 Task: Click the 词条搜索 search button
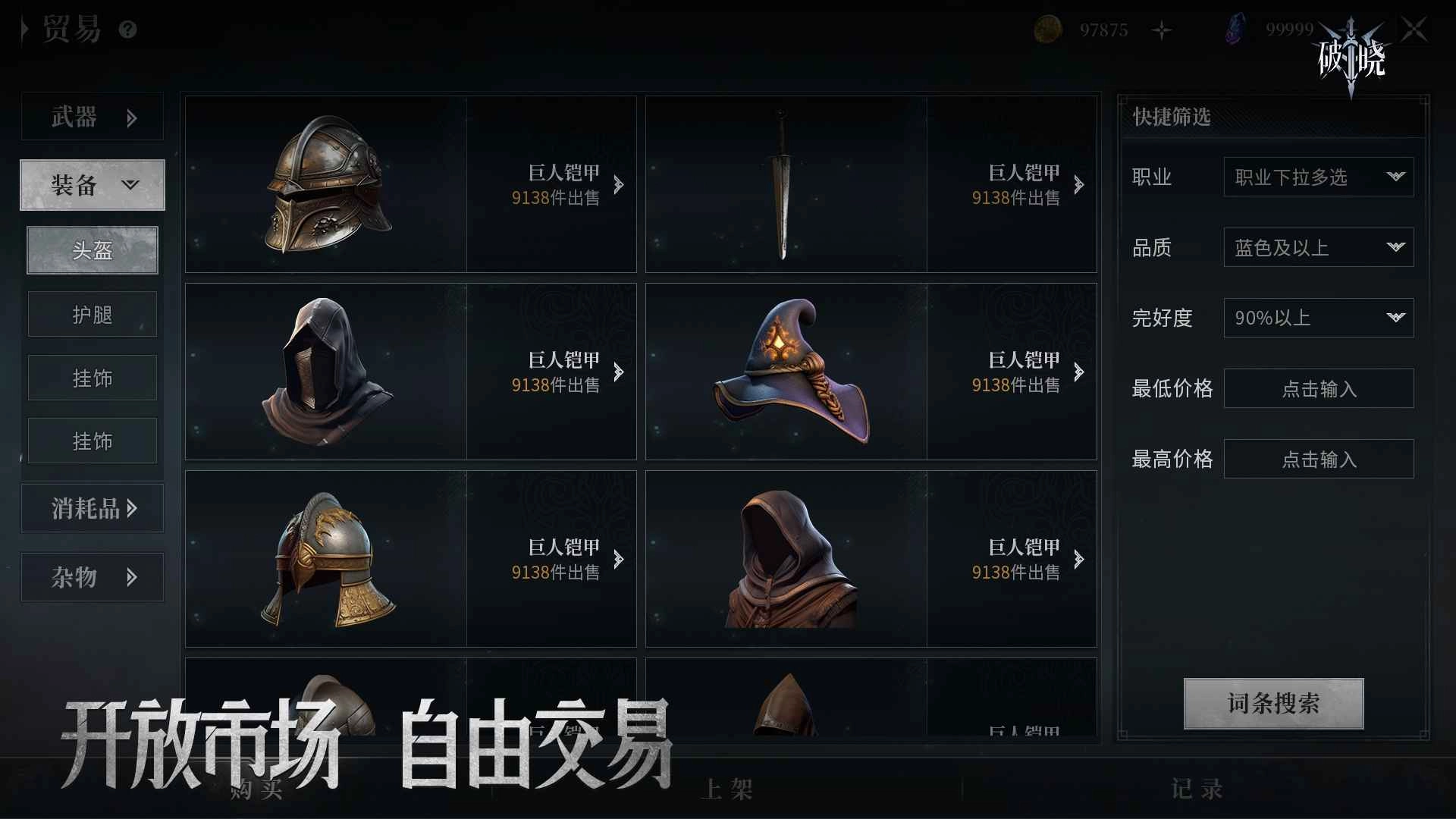tap(1272, 703)
